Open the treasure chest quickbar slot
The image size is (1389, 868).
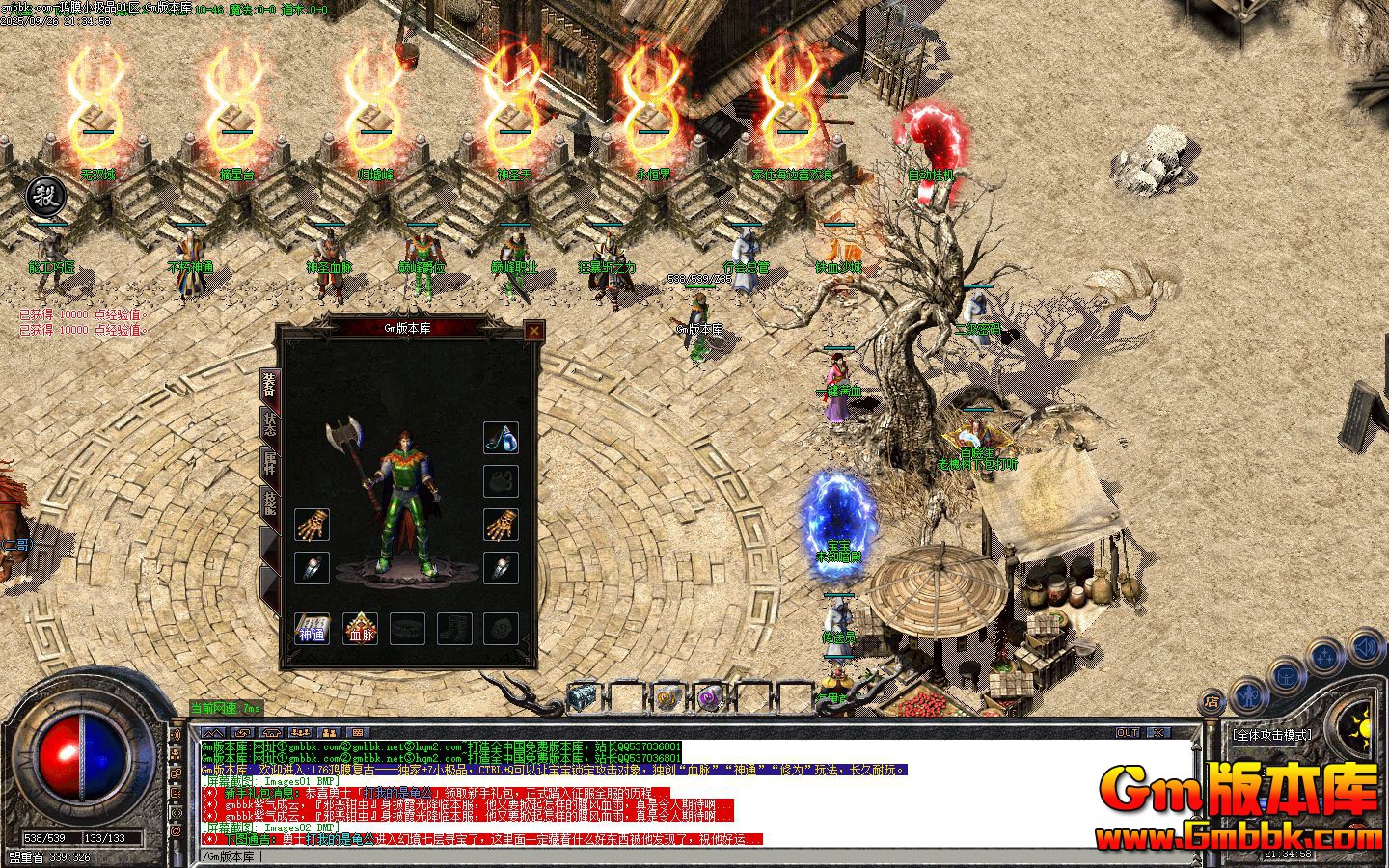pos(583,696)
